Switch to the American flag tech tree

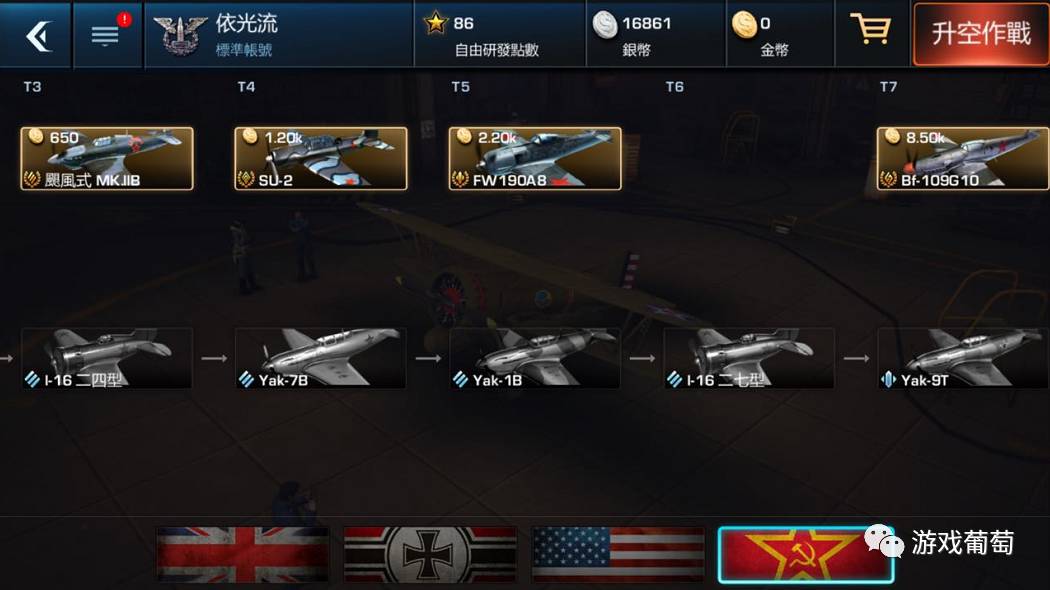(618, 554)
